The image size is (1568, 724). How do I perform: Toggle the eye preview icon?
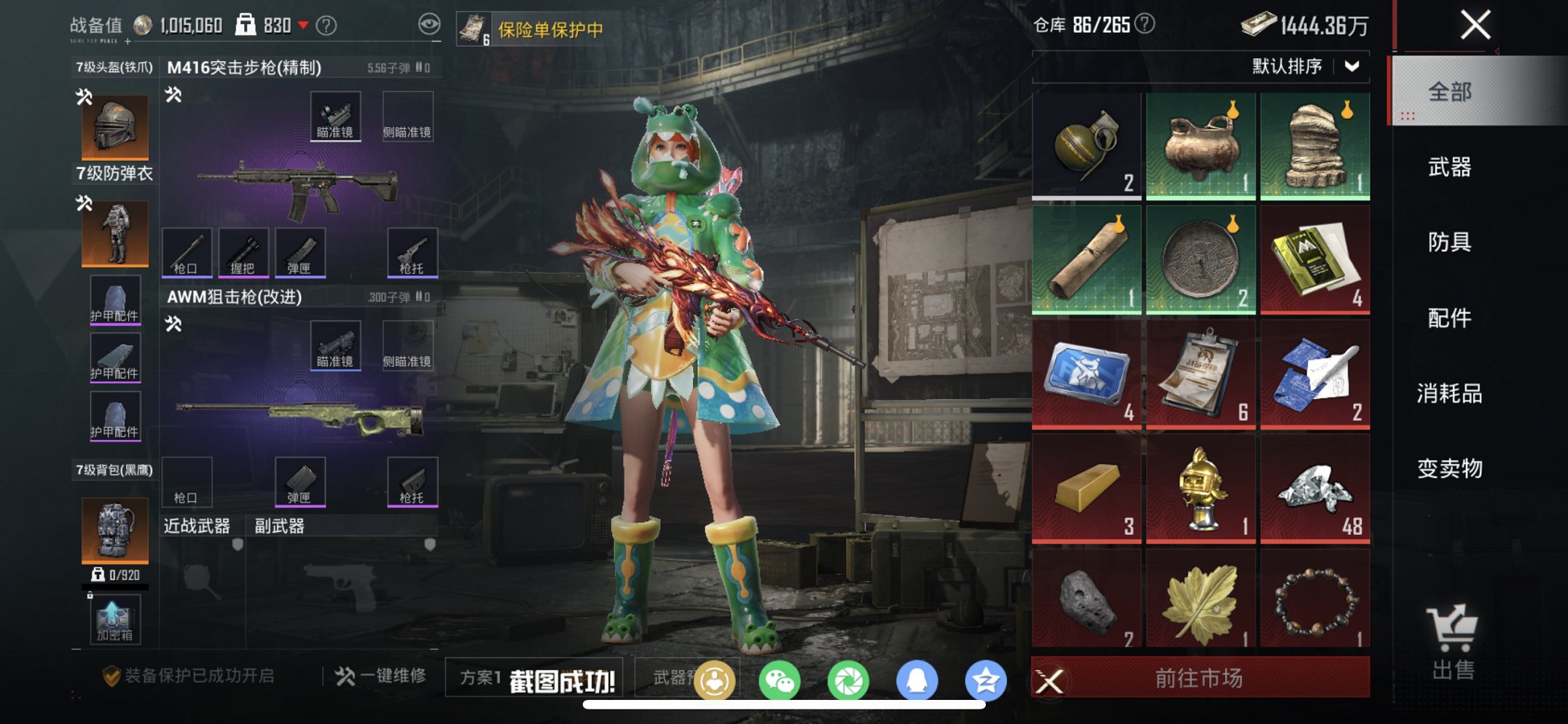[430, 22]
